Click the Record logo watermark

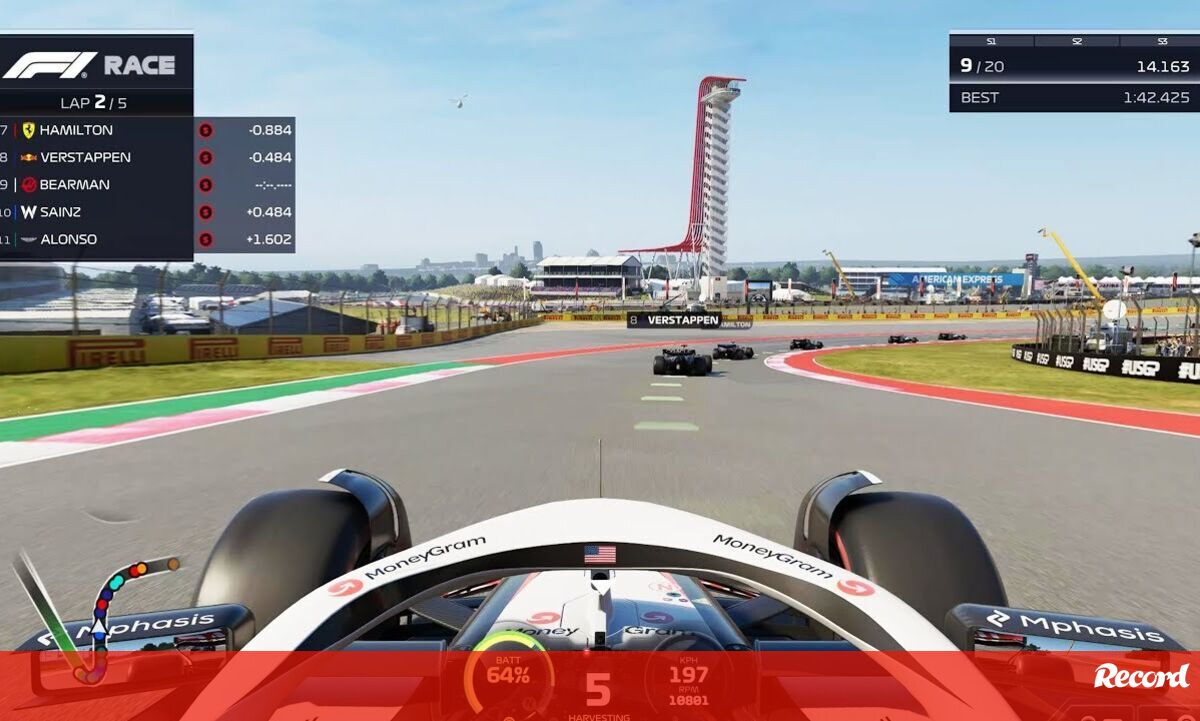[x=1141, y=677]
